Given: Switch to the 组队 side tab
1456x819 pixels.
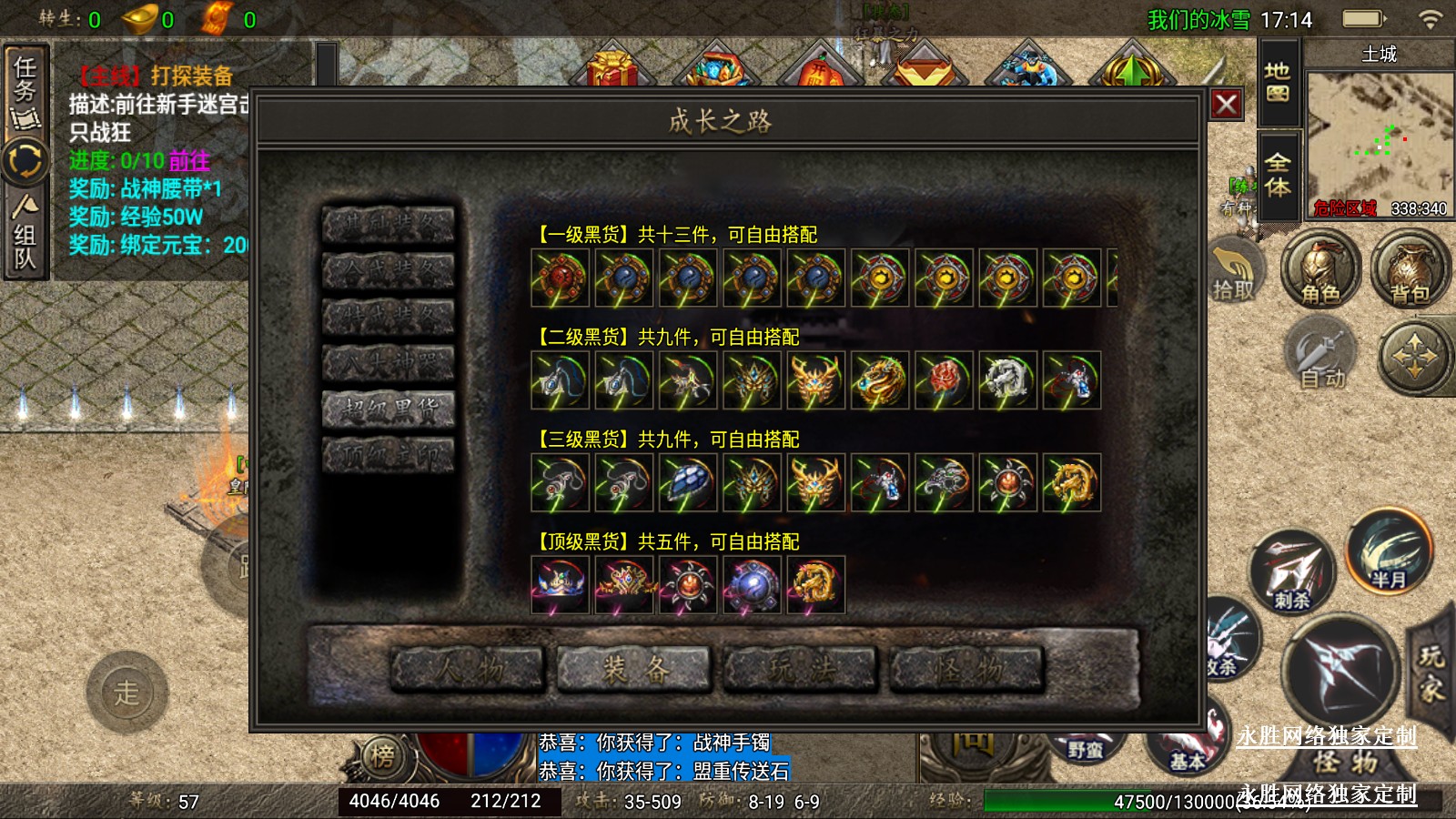Looking at the screenshot, I should (25, 234).
